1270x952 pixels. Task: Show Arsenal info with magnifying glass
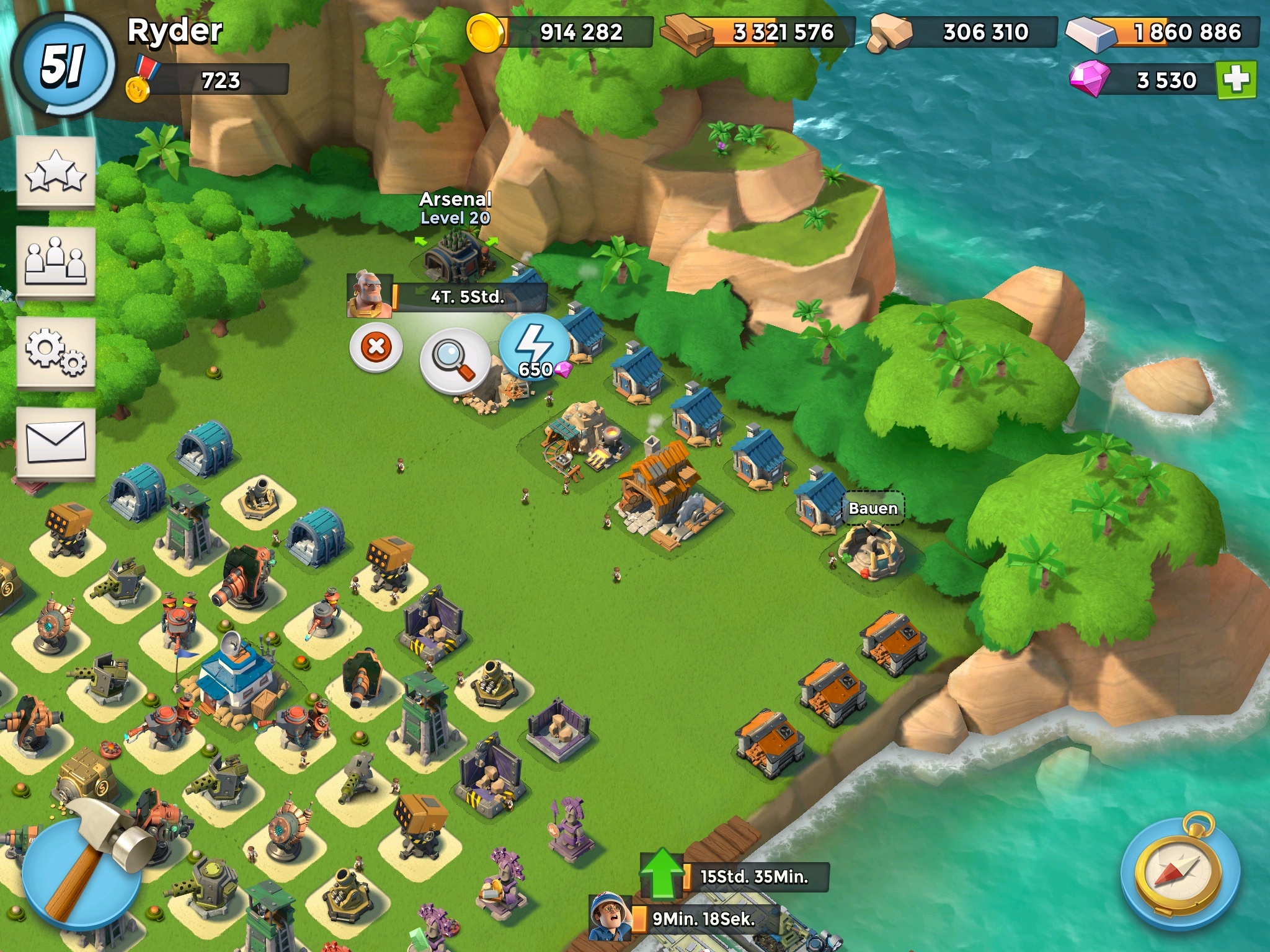coord(455,359)
